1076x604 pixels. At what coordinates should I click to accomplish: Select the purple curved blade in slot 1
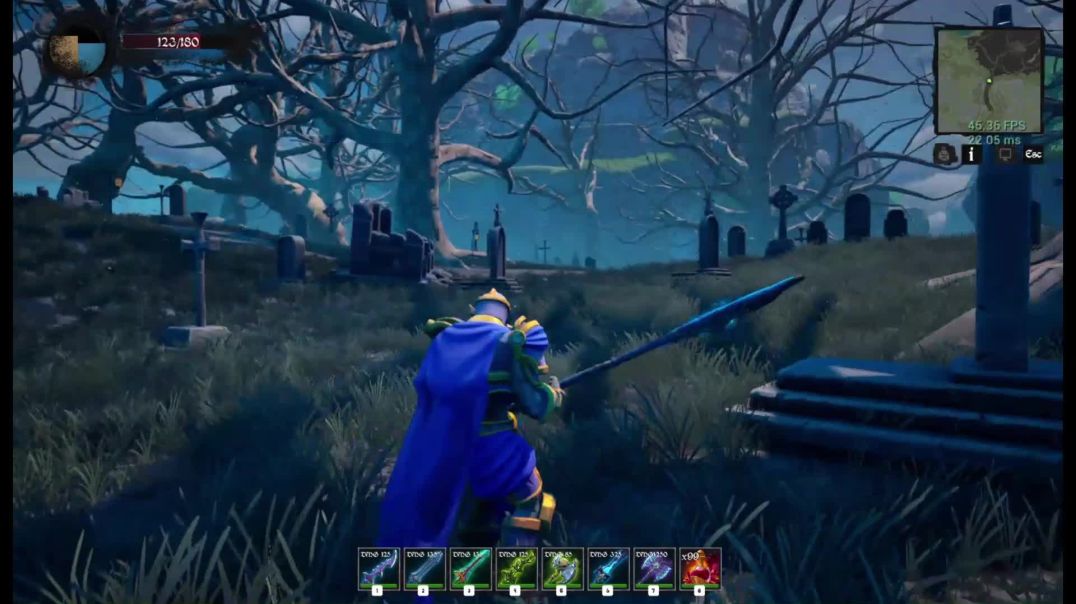(x=378, y=568)
